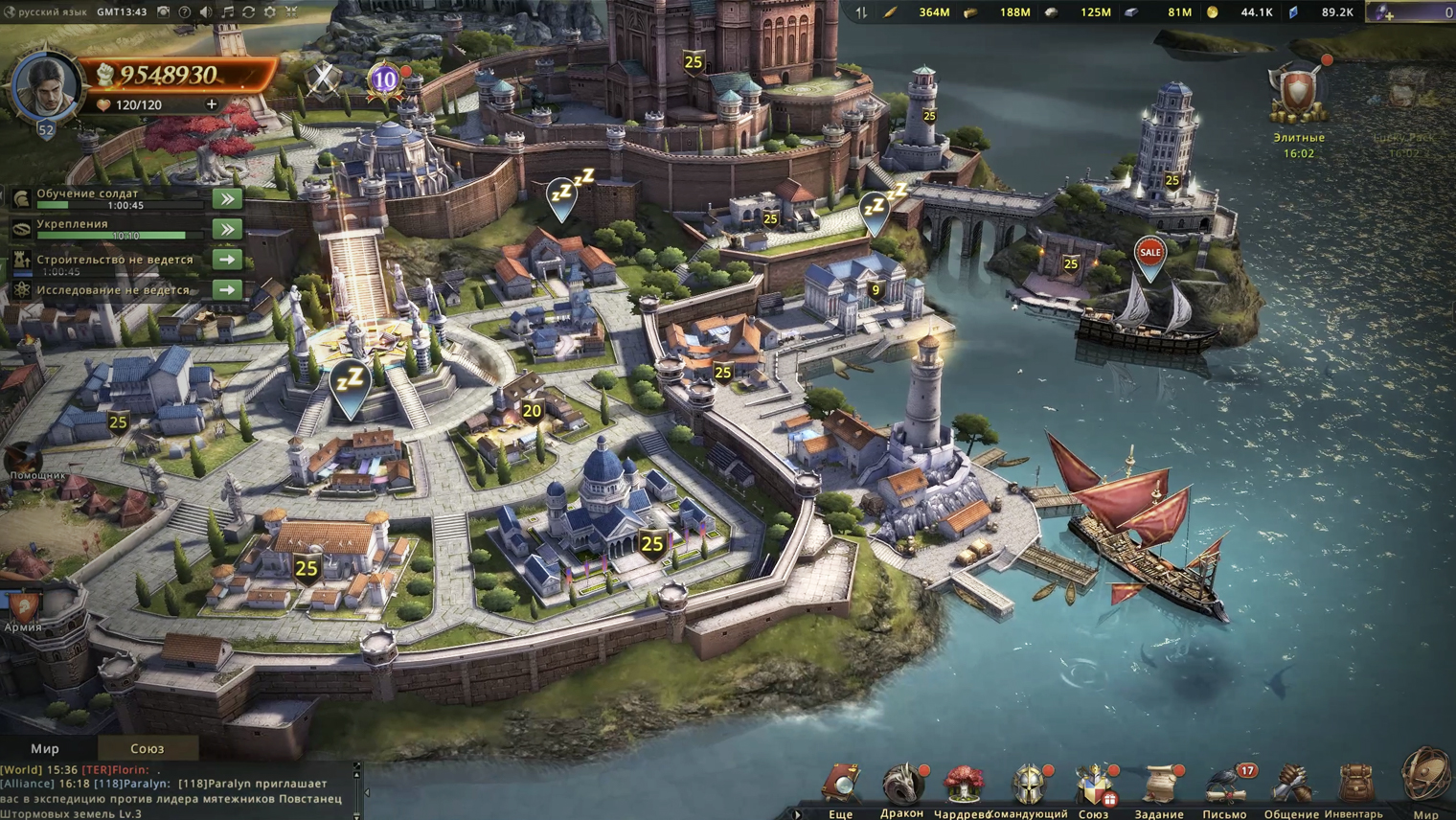Go to idle research queue arrow
Screen dimensions: 1456x820
227,289
